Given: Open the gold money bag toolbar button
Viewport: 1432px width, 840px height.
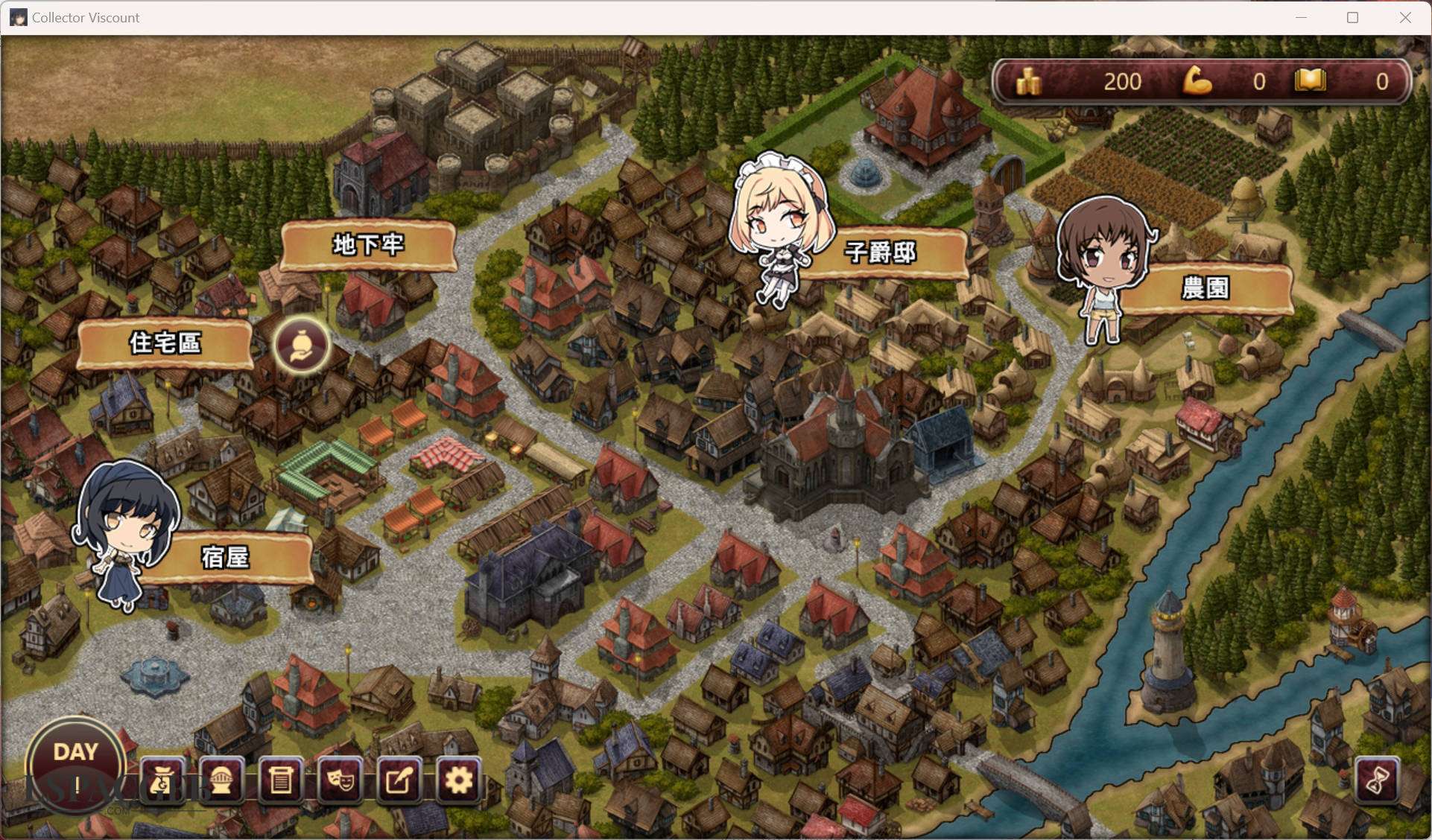Looking at the screenshot, I should (x=162, y=780).
